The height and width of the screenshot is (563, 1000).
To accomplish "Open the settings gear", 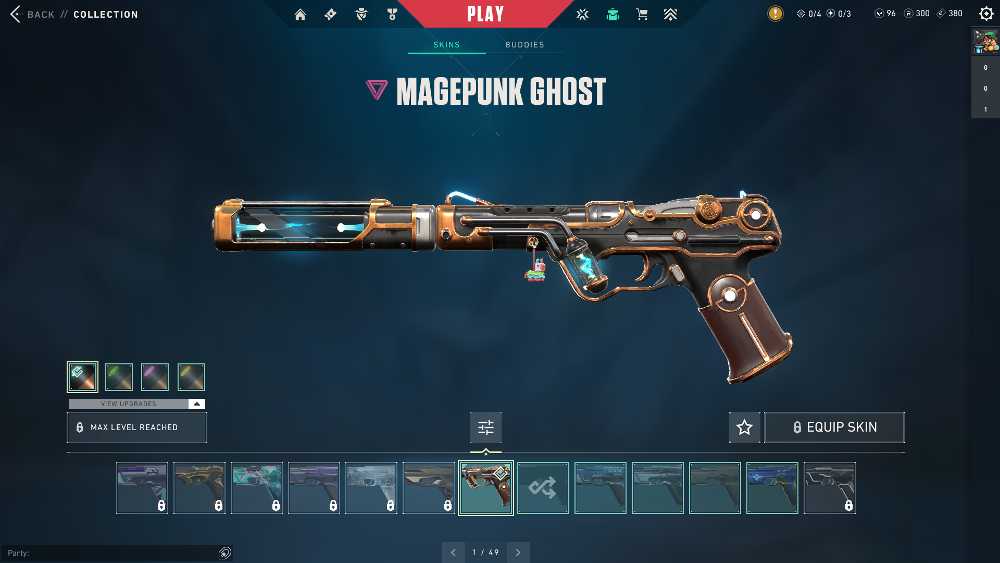I will coord(986,14).
